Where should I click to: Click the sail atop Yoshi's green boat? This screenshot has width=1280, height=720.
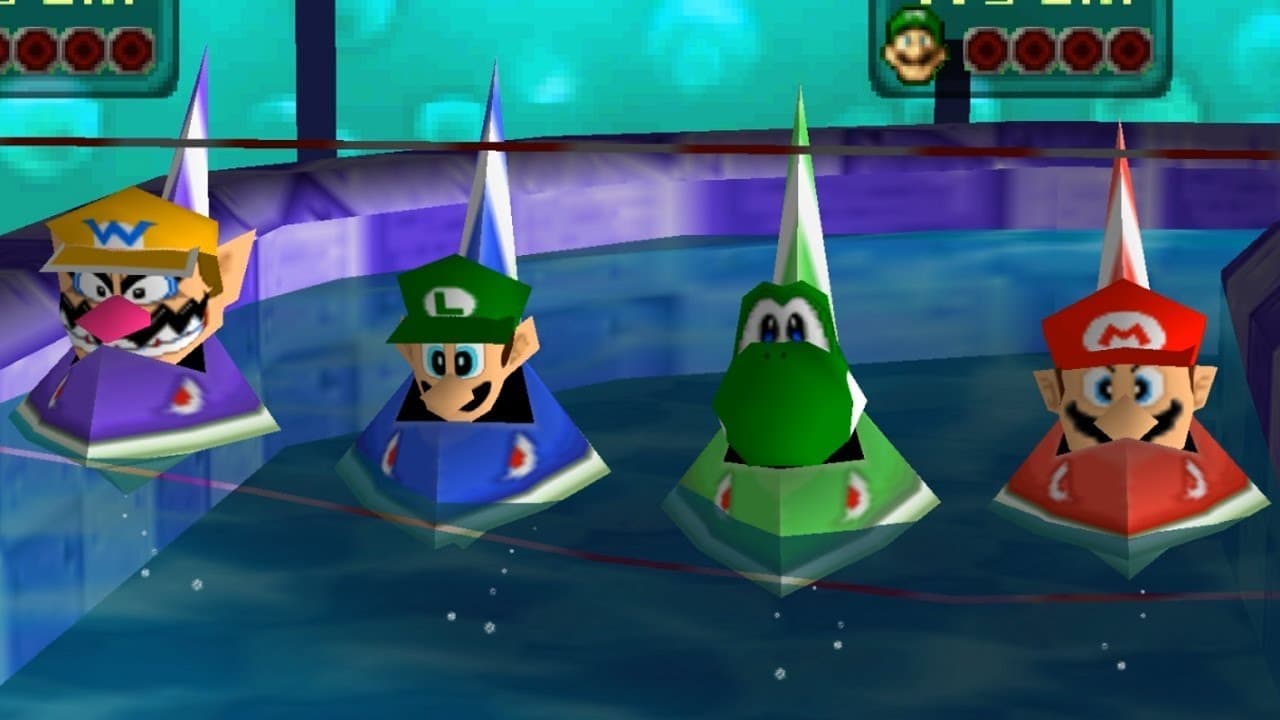click(800, 170)
